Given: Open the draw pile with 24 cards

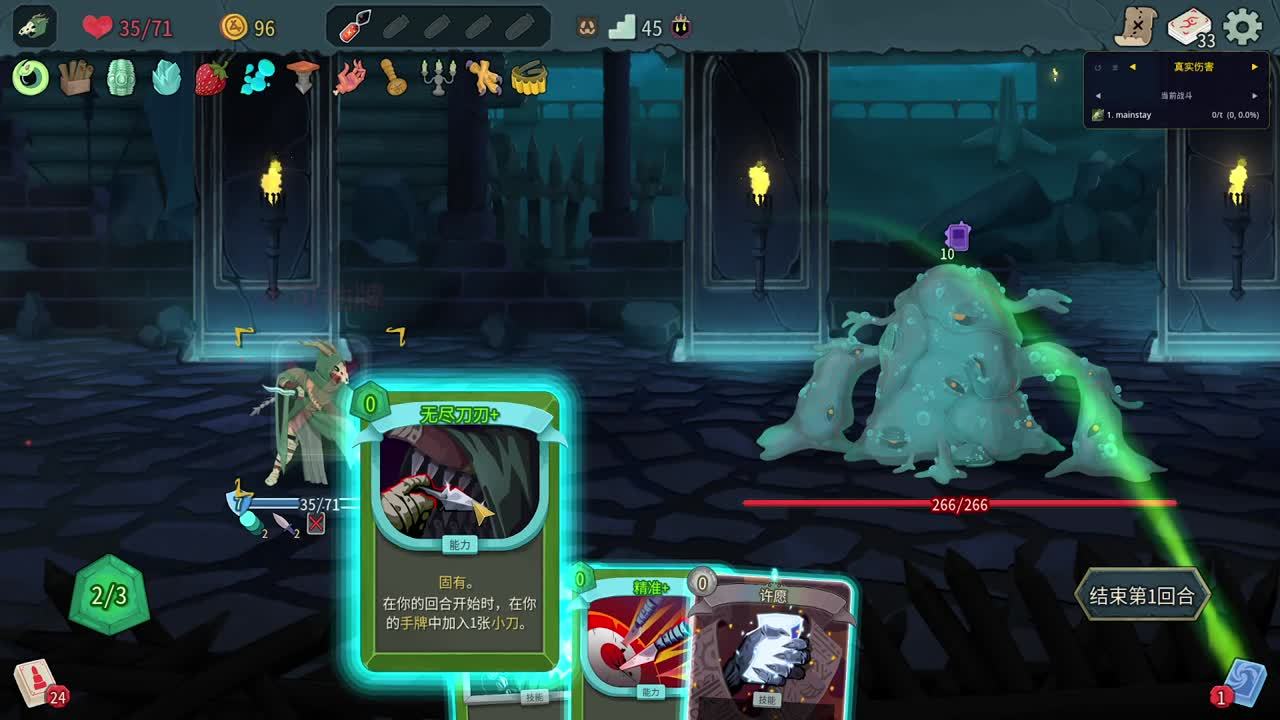Looking at the screenshot, I should 36,683.
